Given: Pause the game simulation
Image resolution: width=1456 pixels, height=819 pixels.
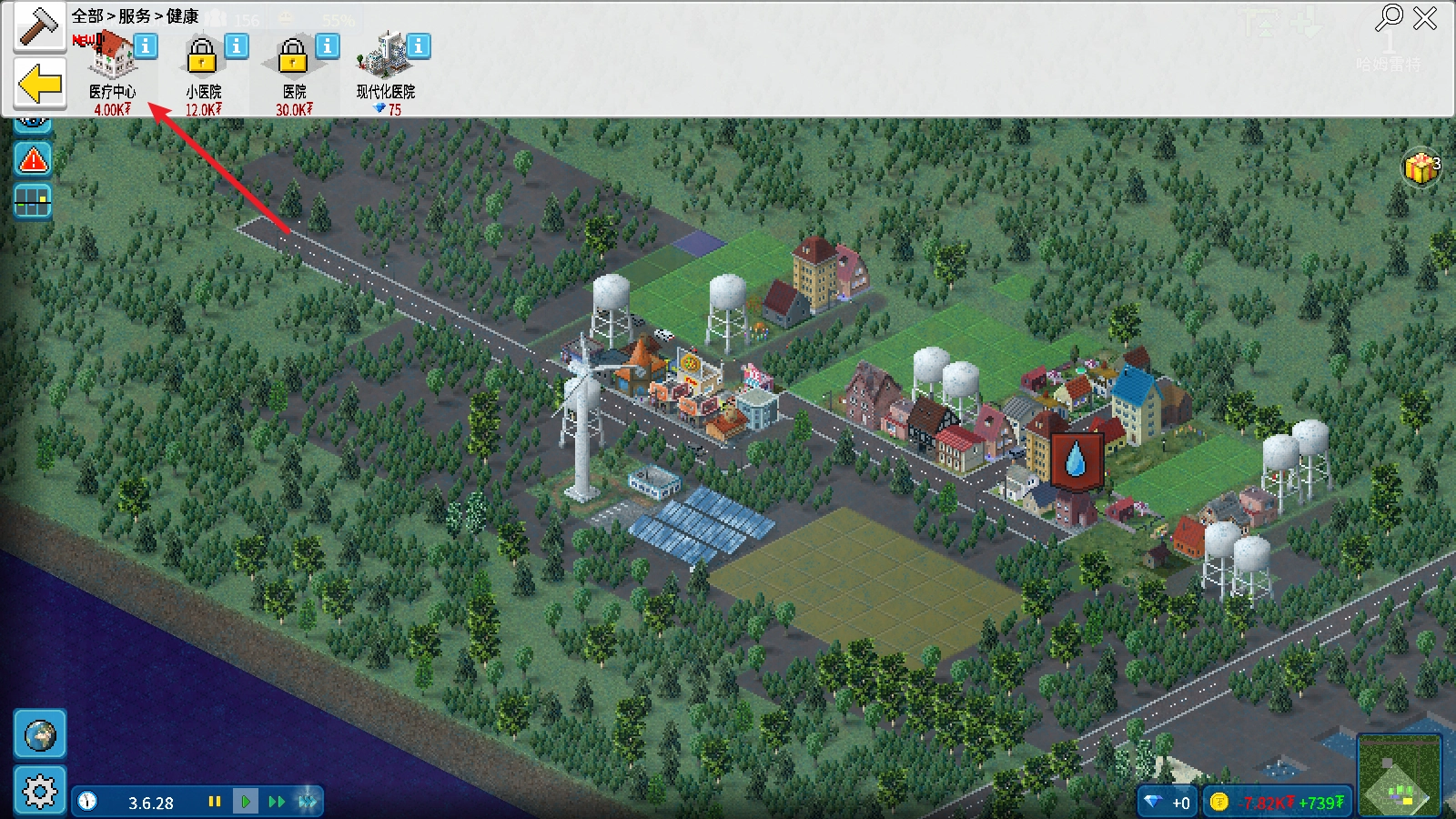Looking at the screenshot, I should pos(215,802).
